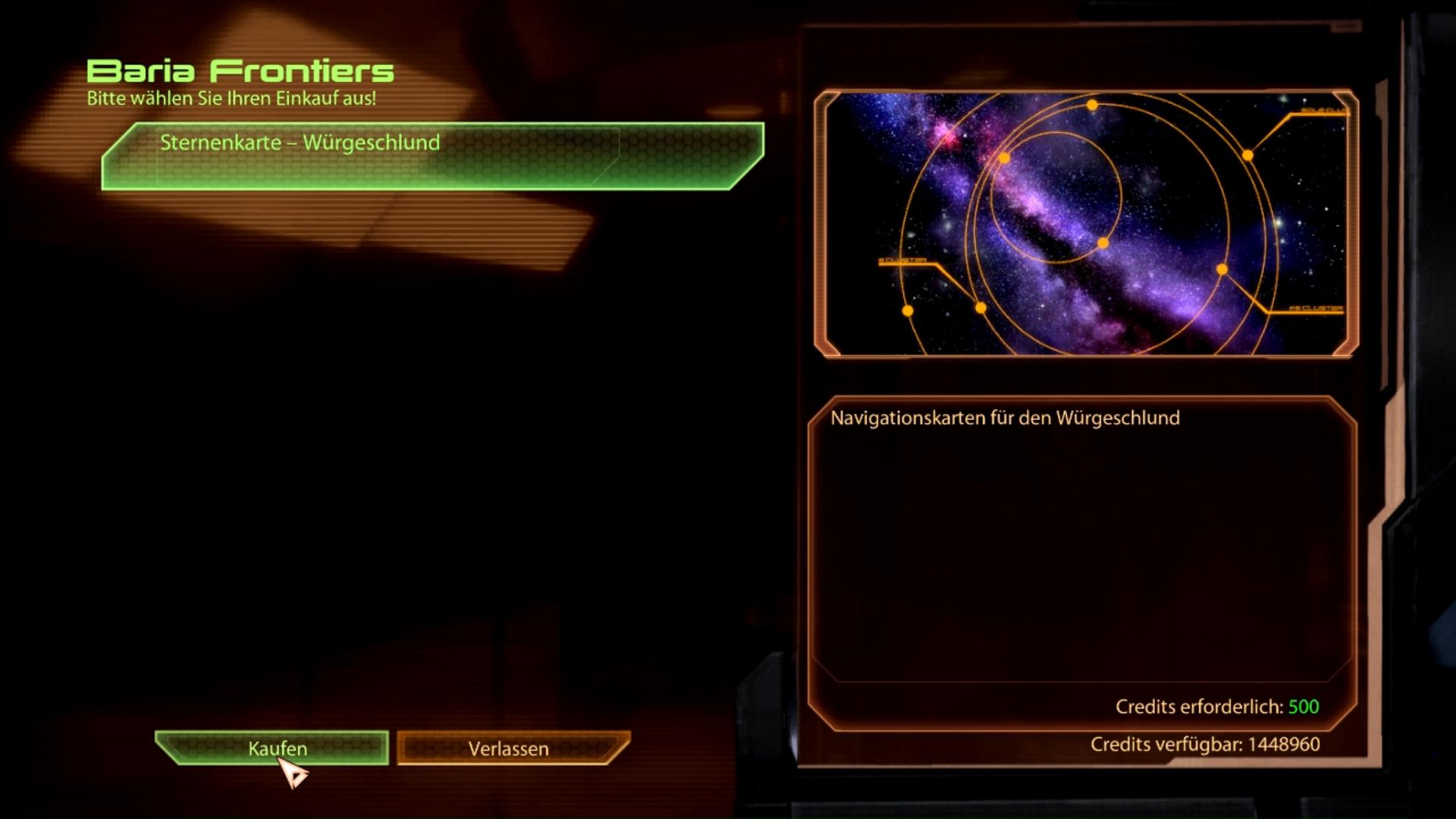Leave the shop via Verlassen
The image size is (1456, 819).
click(510, 748)
